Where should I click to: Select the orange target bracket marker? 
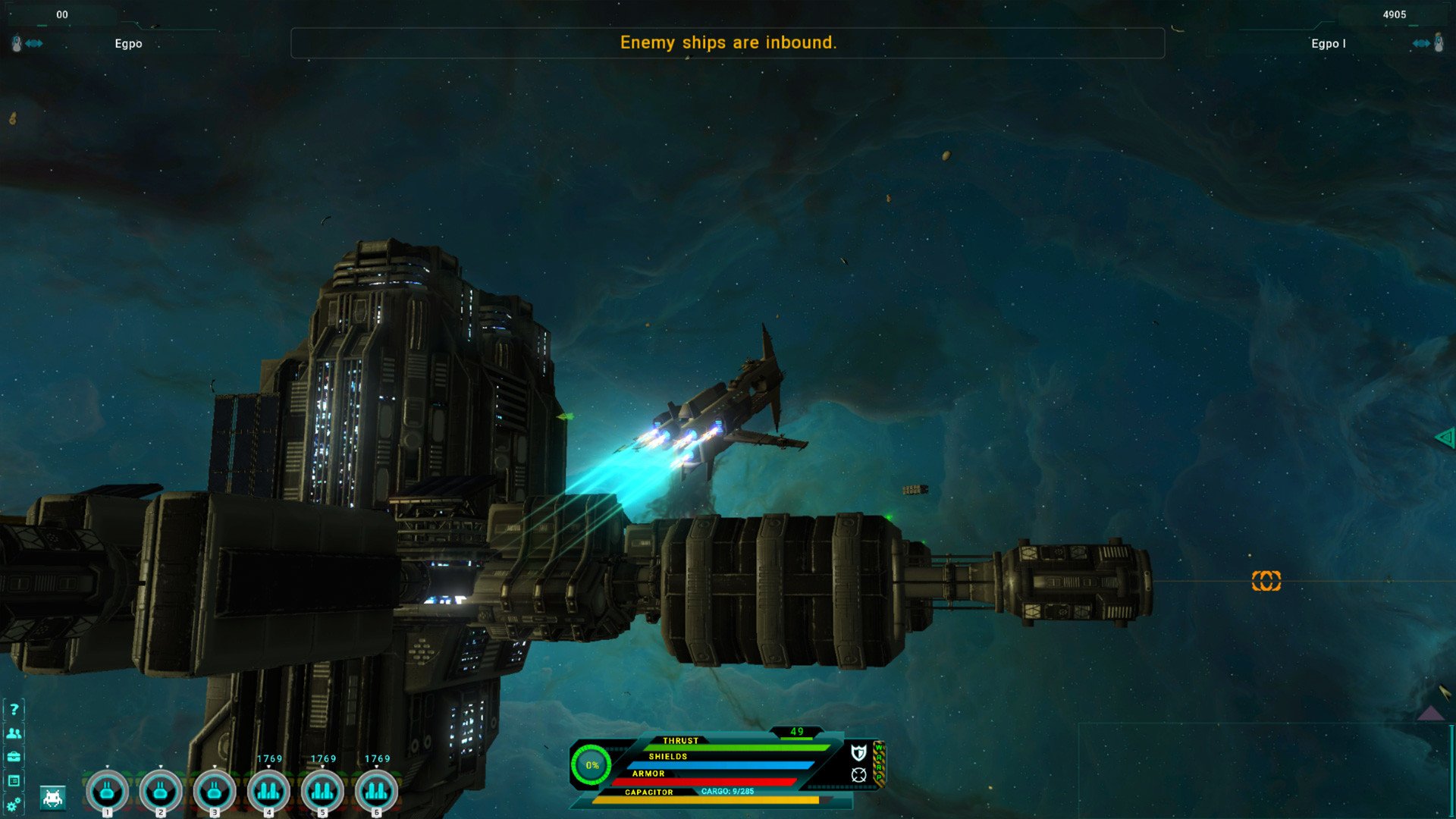[1266, 581]
